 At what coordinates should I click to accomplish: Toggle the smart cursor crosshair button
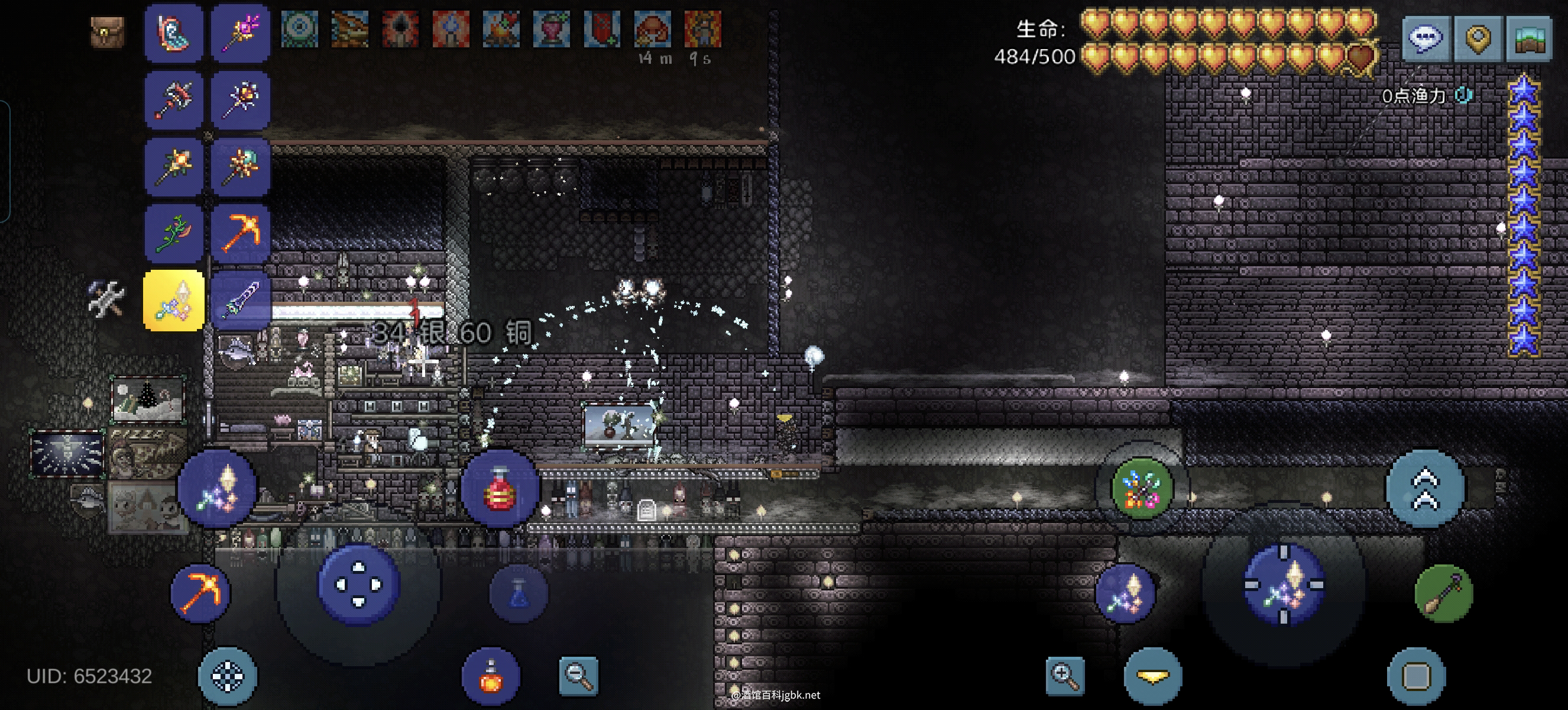point(228,676)
